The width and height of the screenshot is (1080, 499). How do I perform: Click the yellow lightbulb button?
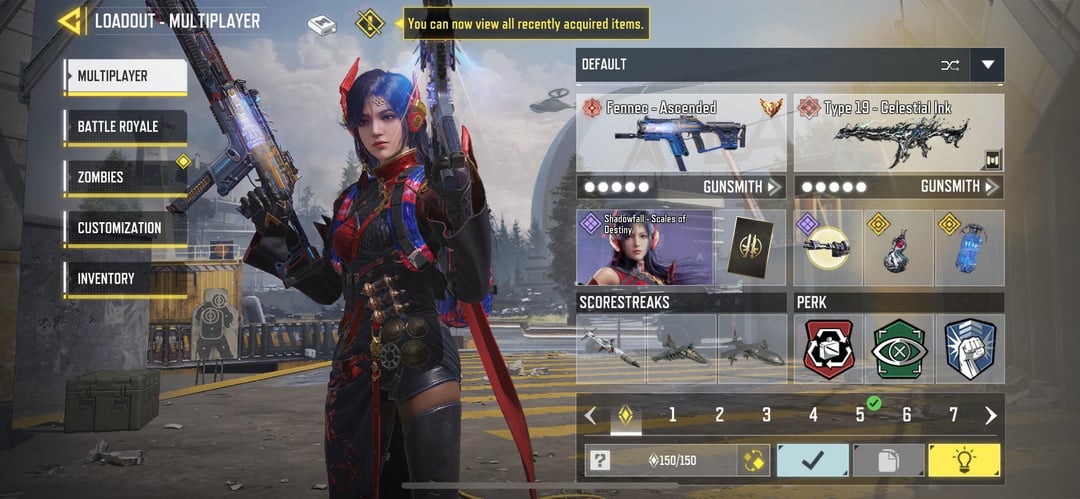coord(964,460)
